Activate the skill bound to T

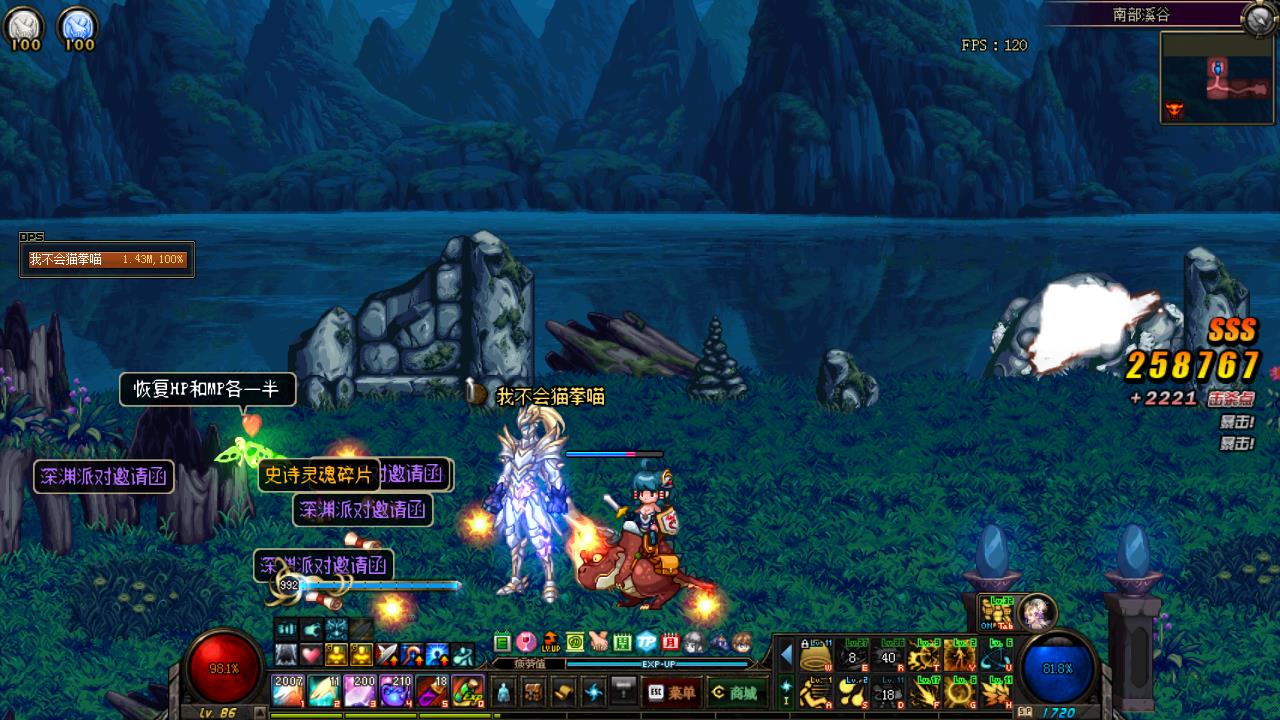pos(924,656)
